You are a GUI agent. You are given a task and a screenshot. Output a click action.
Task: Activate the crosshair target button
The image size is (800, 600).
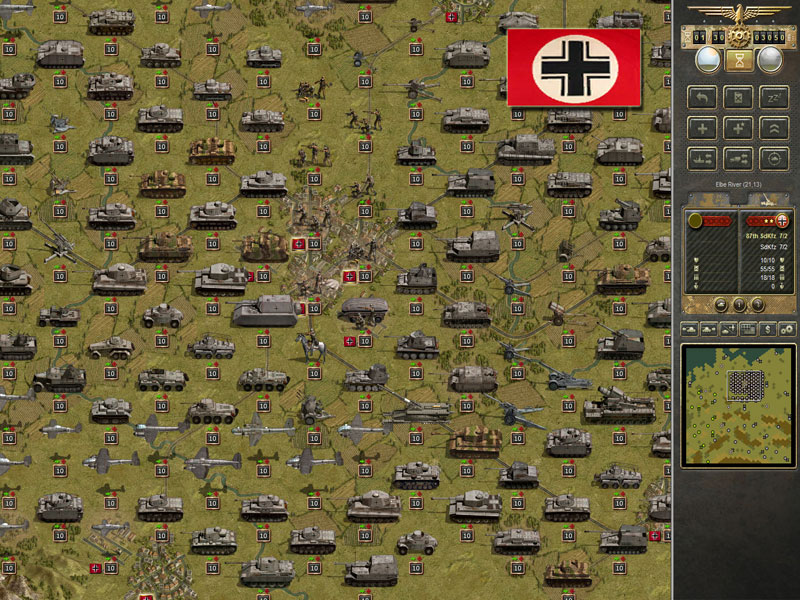point(773,158)
